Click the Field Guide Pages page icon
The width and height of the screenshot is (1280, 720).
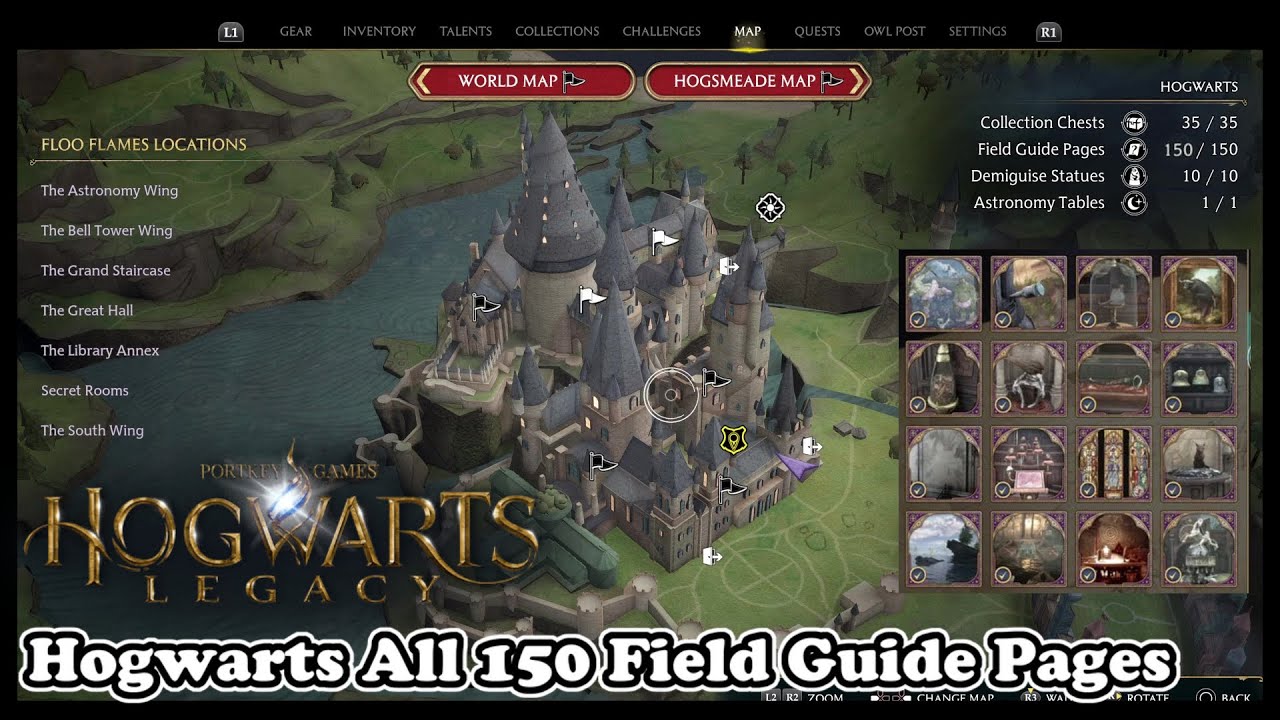[x=1133, y=149]
